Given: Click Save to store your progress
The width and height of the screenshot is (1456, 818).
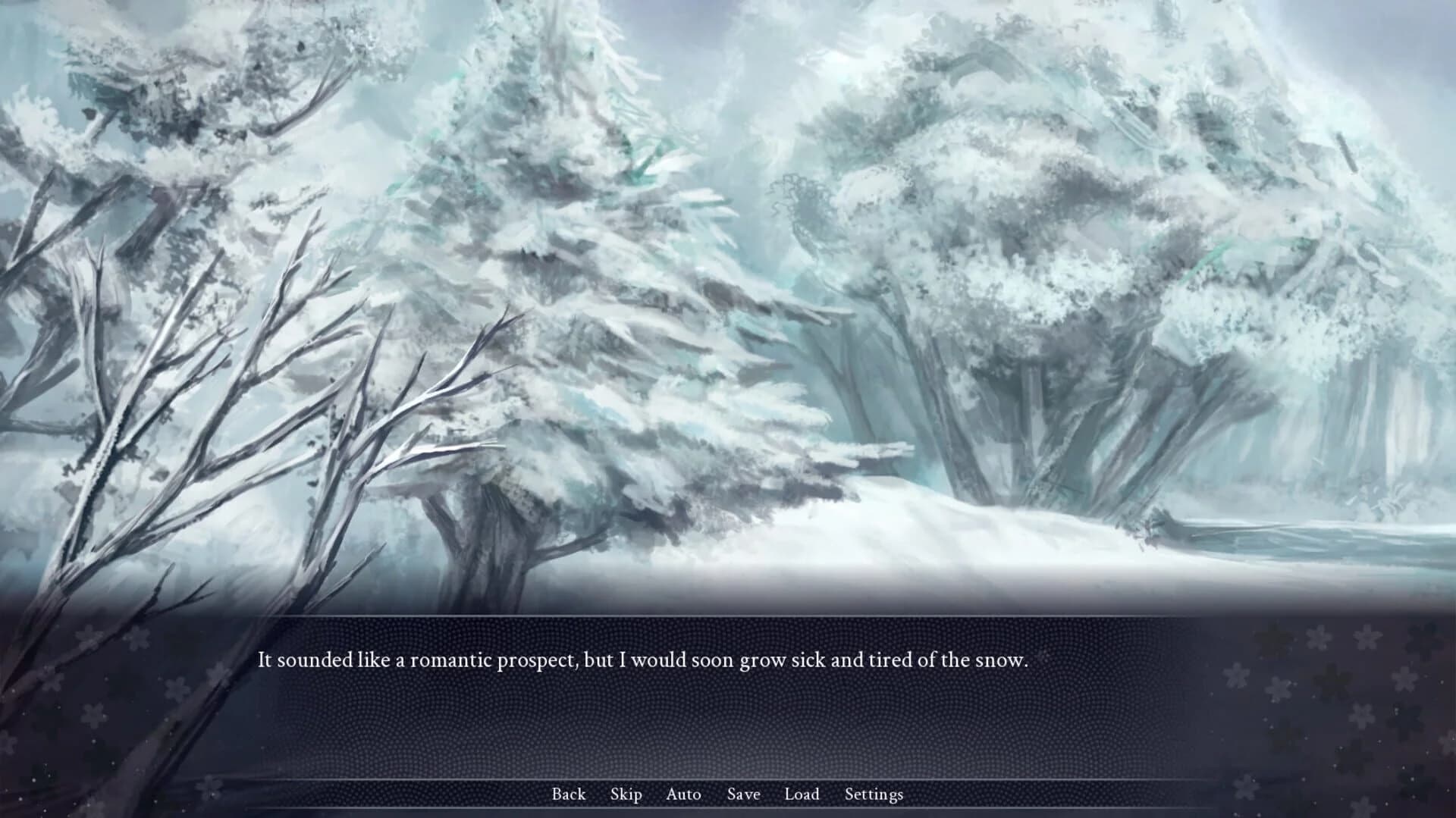Looking at the screenshot, I should 743,794.
